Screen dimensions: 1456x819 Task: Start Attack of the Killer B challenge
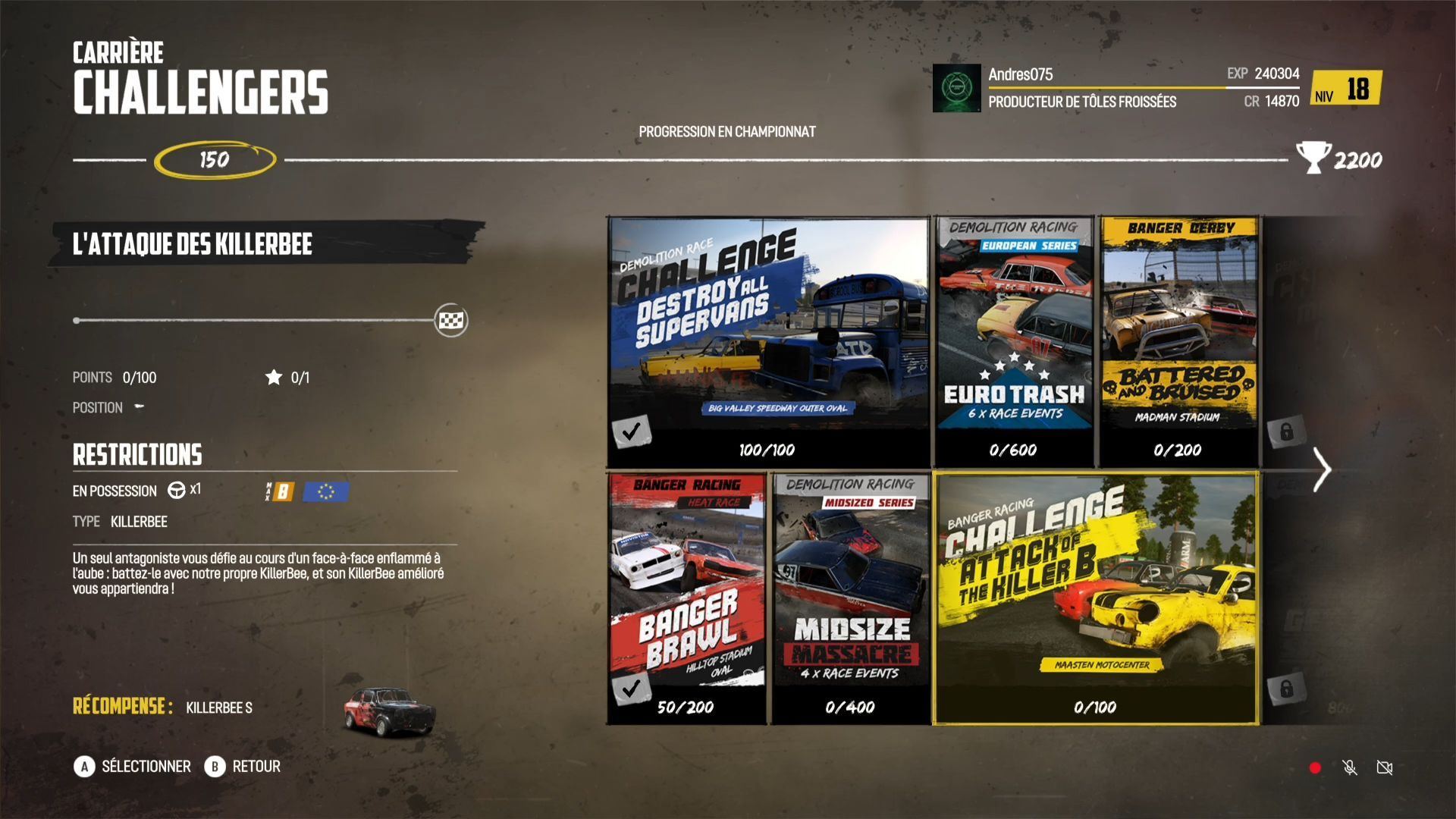click(x=1096, y=598)
